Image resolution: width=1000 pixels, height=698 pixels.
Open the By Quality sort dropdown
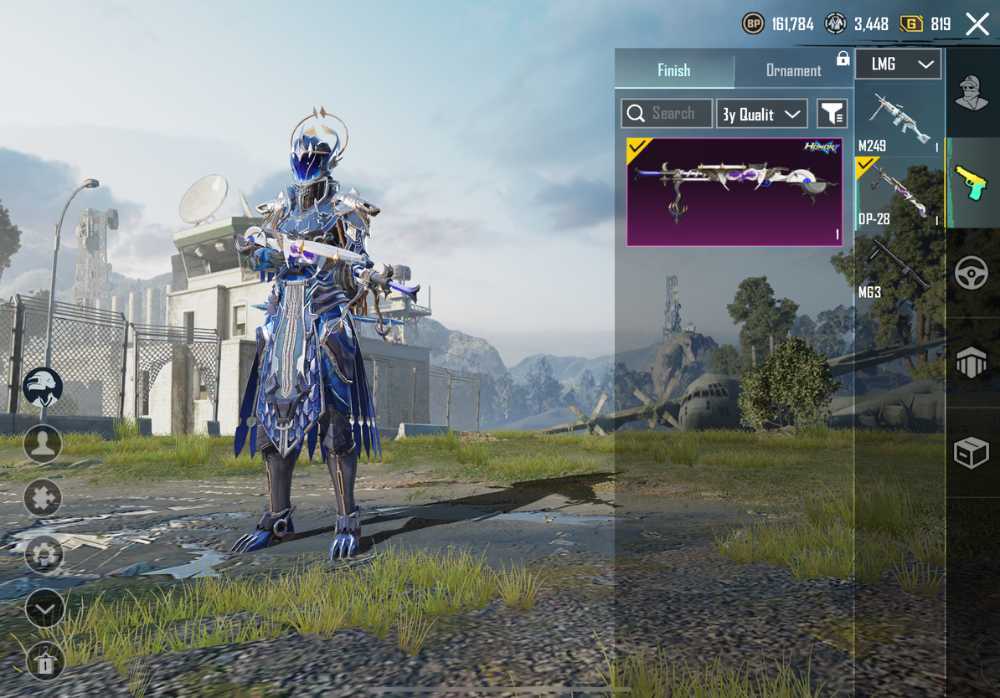click(x=764, y=114)
